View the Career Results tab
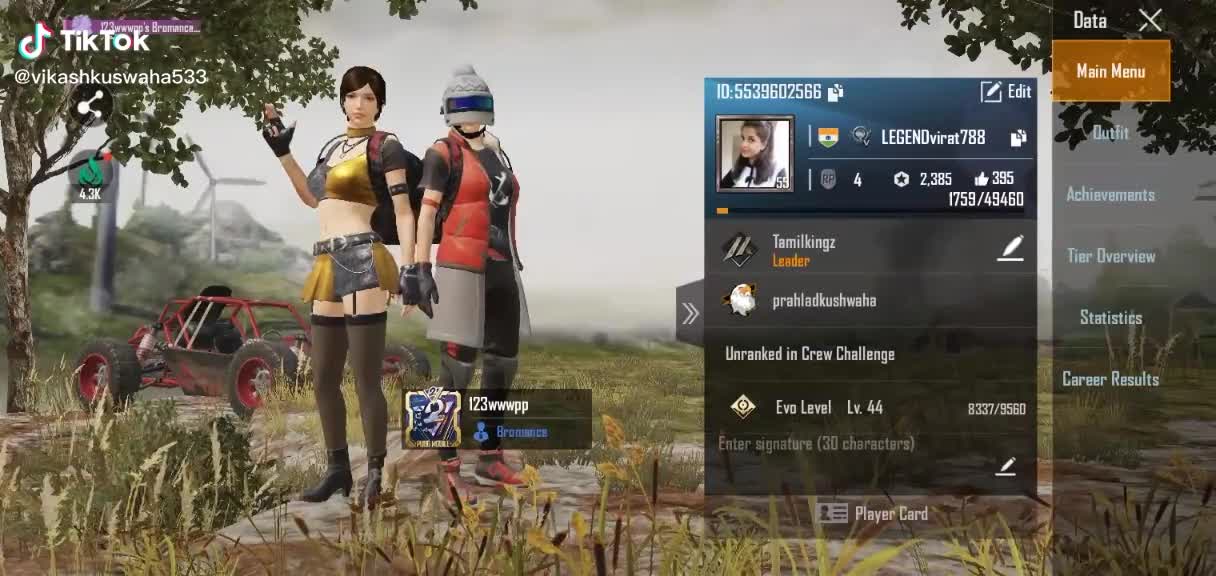 point(1110,379)
